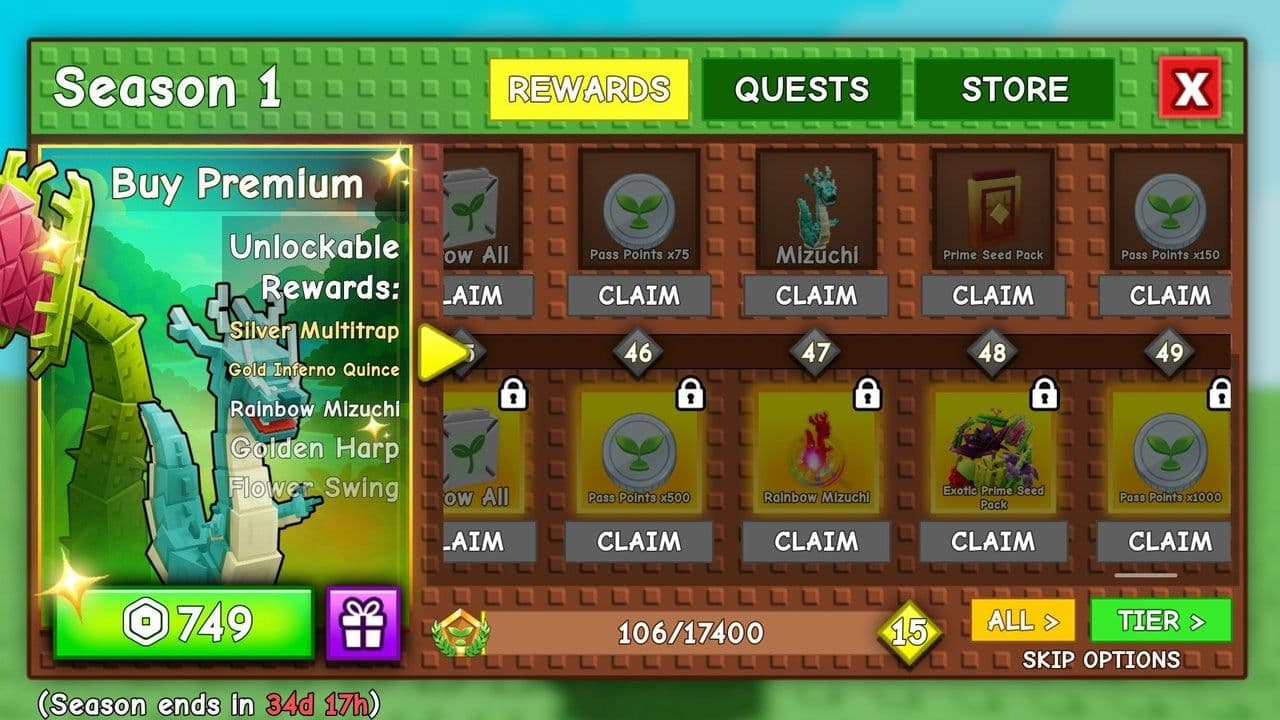Claim the Exotic Prime Seed Pack
1280x720 pixels.
[993, 542]
